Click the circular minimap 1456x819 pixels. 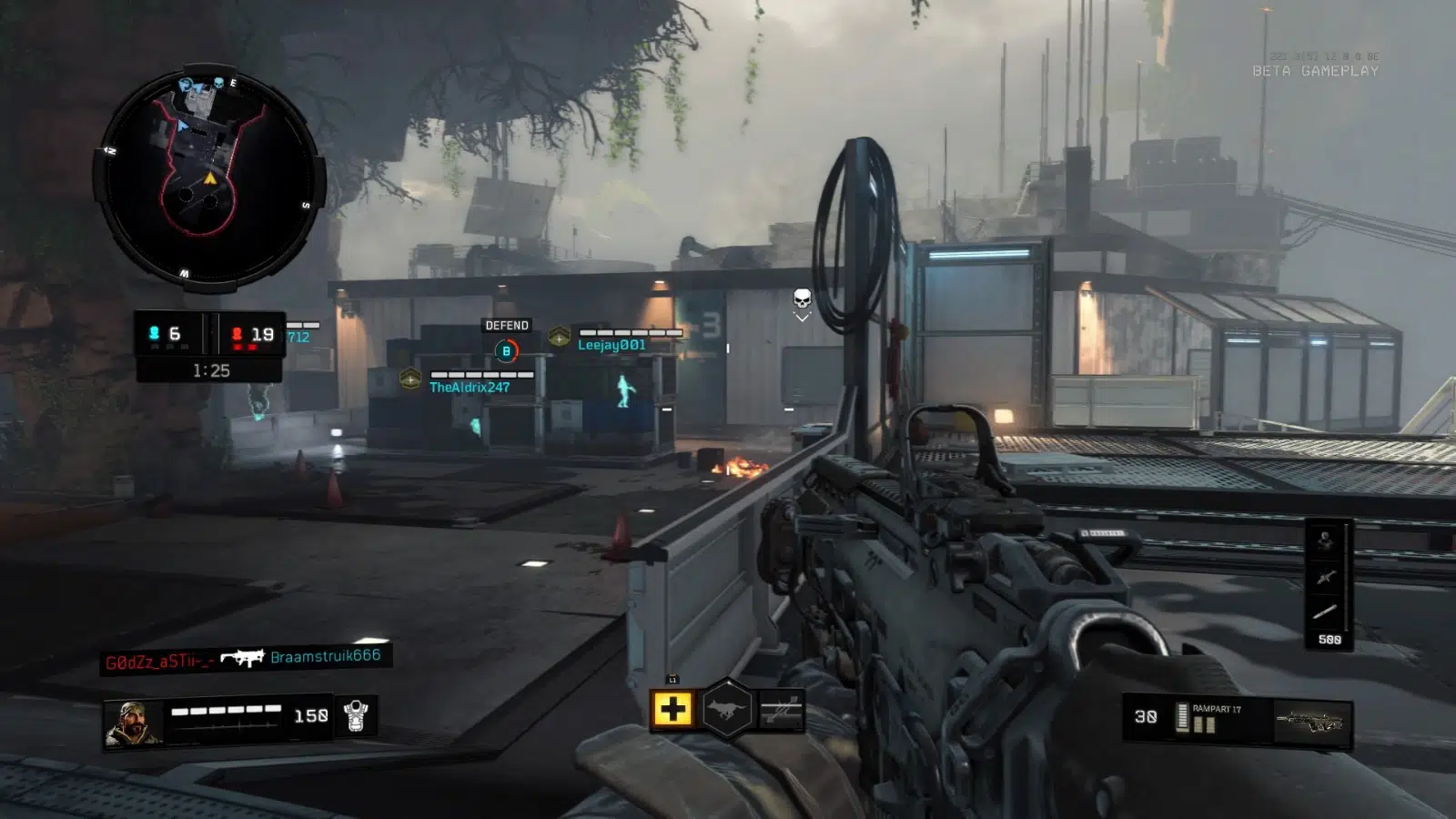tap(208, 179)
